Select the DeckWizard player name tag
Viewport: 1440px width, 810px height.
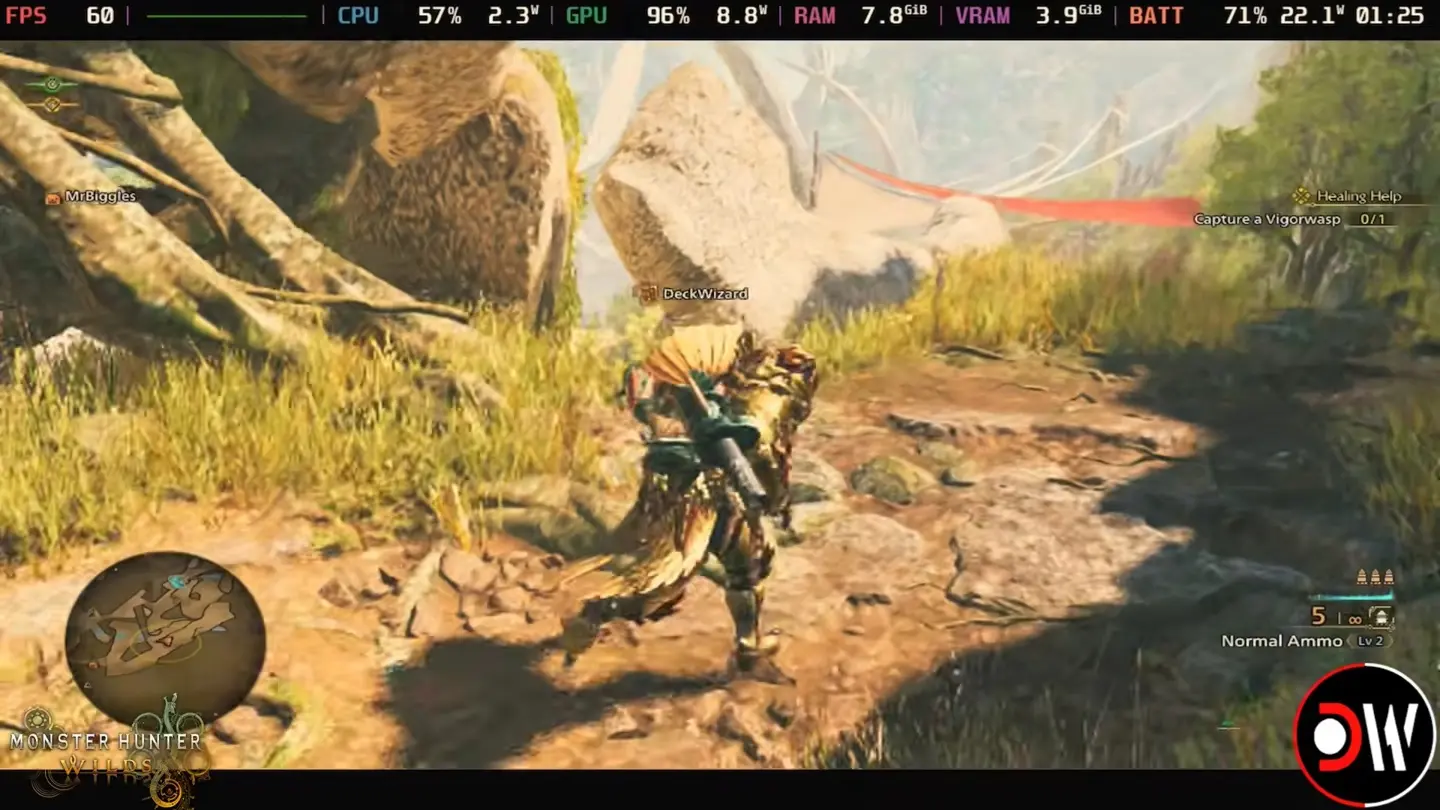click(x=695, y=294)
